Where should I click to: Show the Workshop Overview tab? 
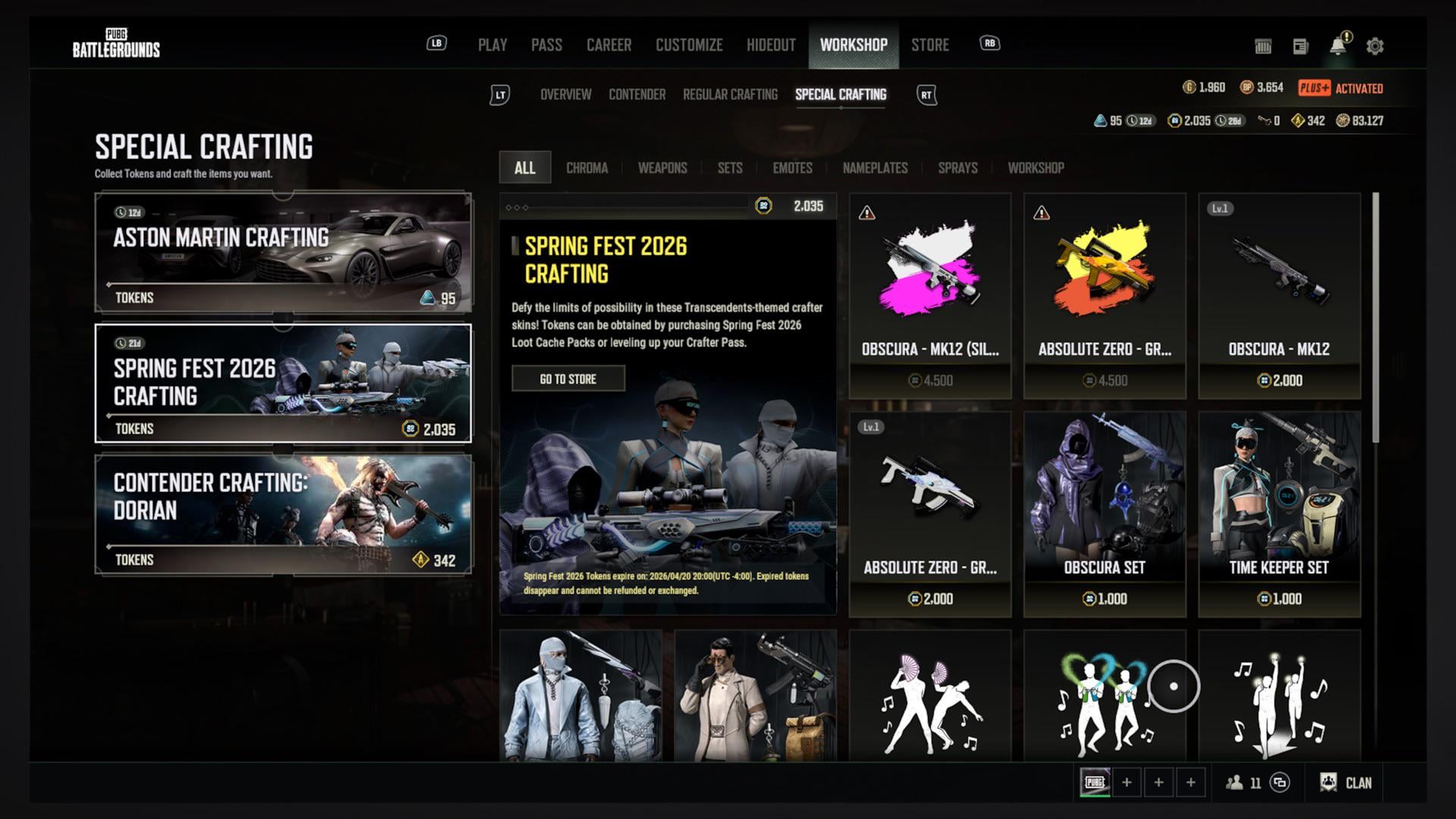point(565,95)
